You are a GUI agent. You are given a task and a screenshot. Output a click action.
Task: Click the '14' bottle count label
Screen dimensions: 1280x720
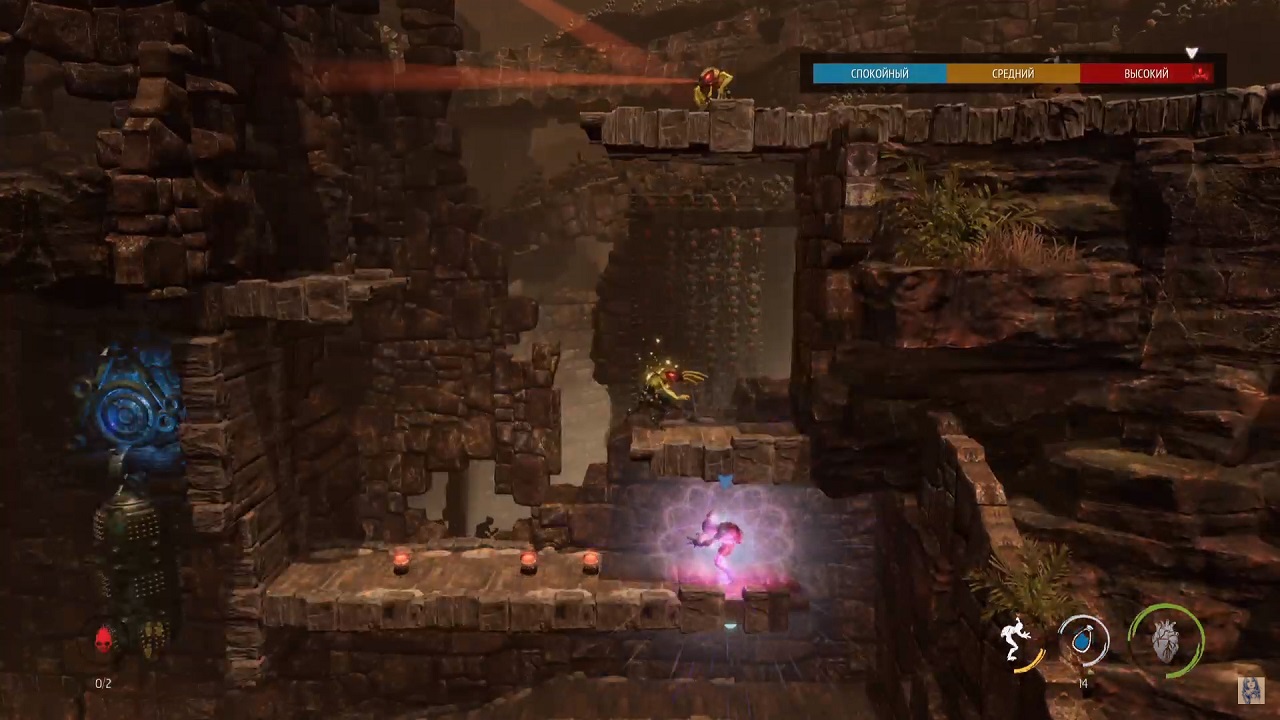click(1083, 684)
